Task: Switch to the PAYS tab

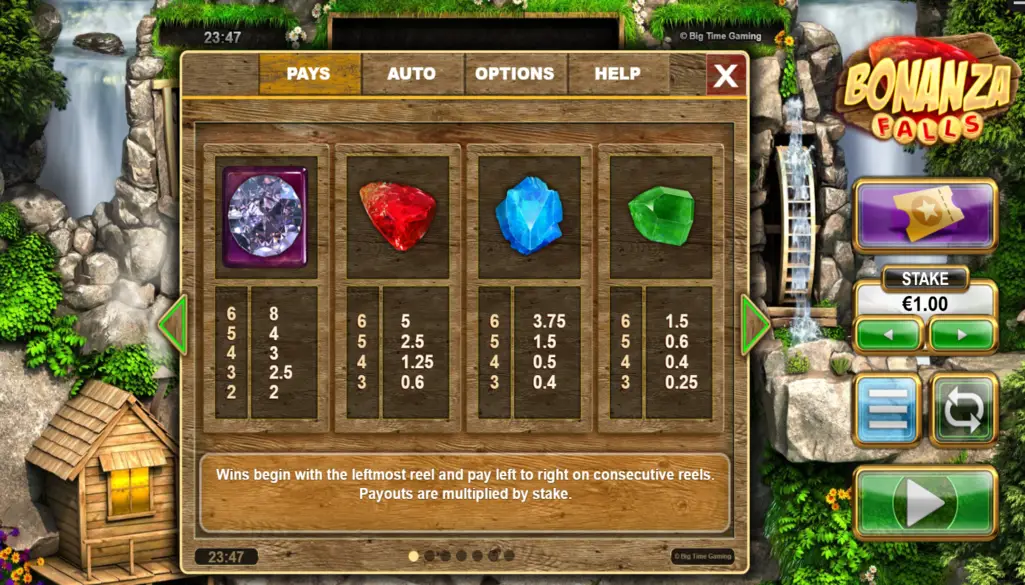Action: tap(308, 74)
